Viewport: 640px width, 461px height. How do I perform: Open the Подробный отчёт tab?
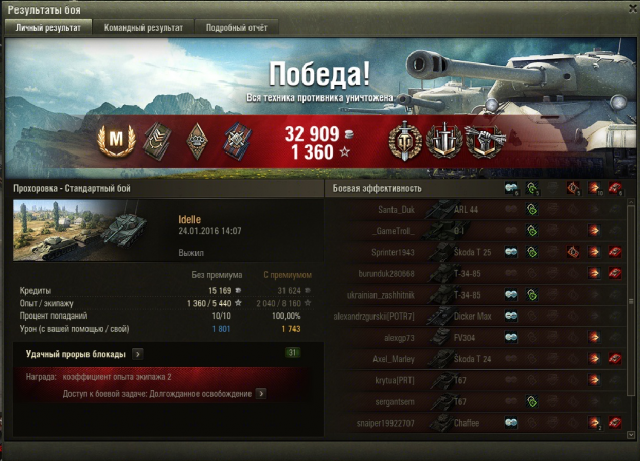pyautogui.click(x=236, y=28)
